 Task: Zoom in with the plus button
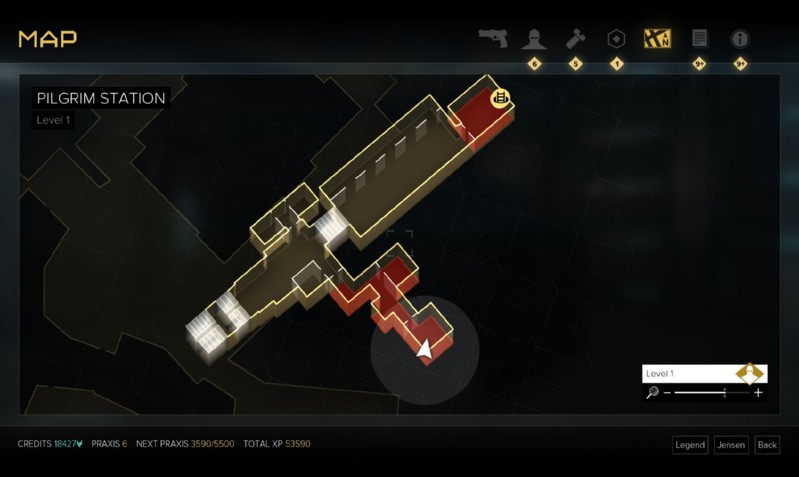(758, 393)
